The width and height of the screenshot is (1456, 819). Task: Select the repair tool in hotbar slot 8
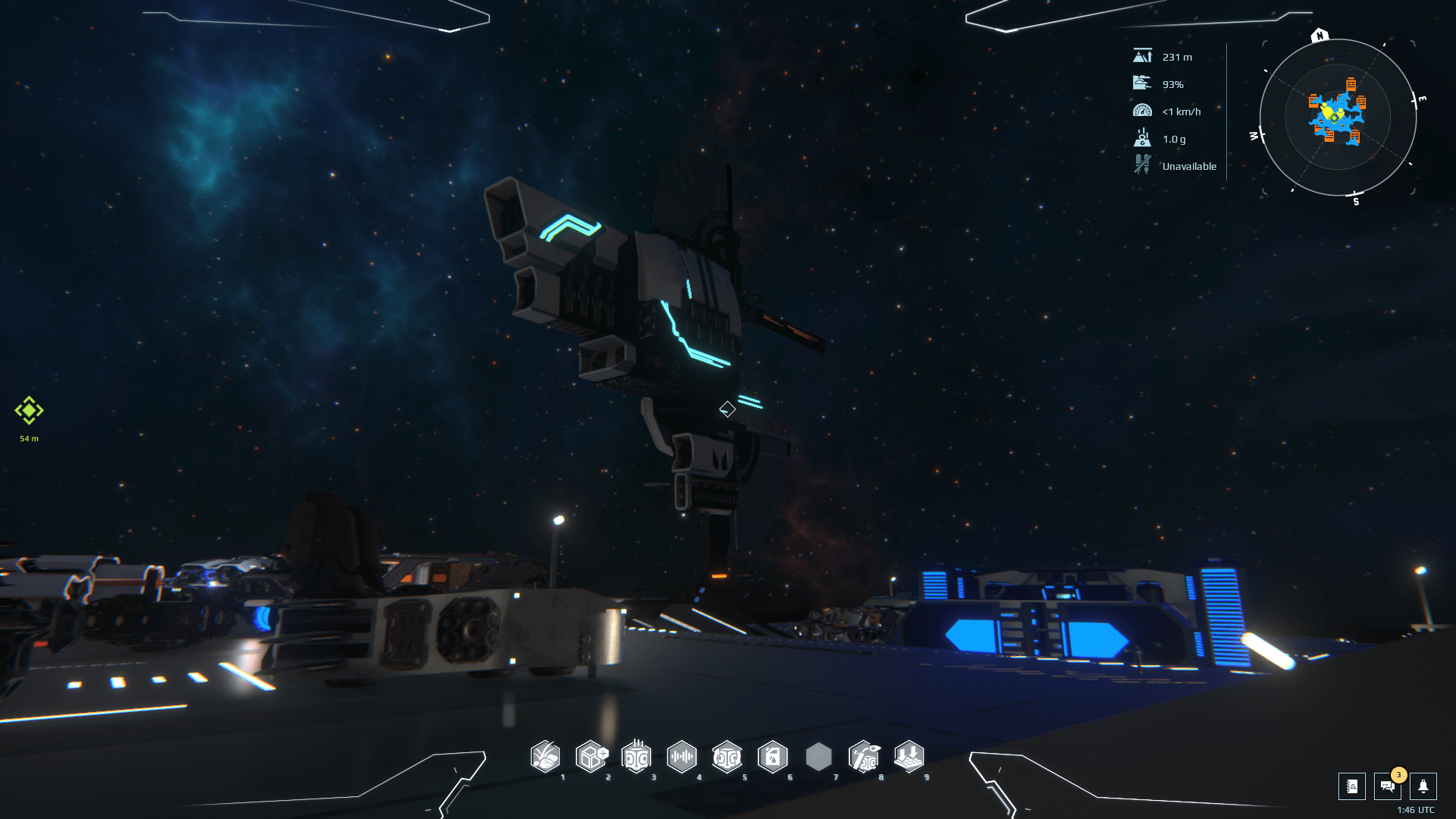865,758
